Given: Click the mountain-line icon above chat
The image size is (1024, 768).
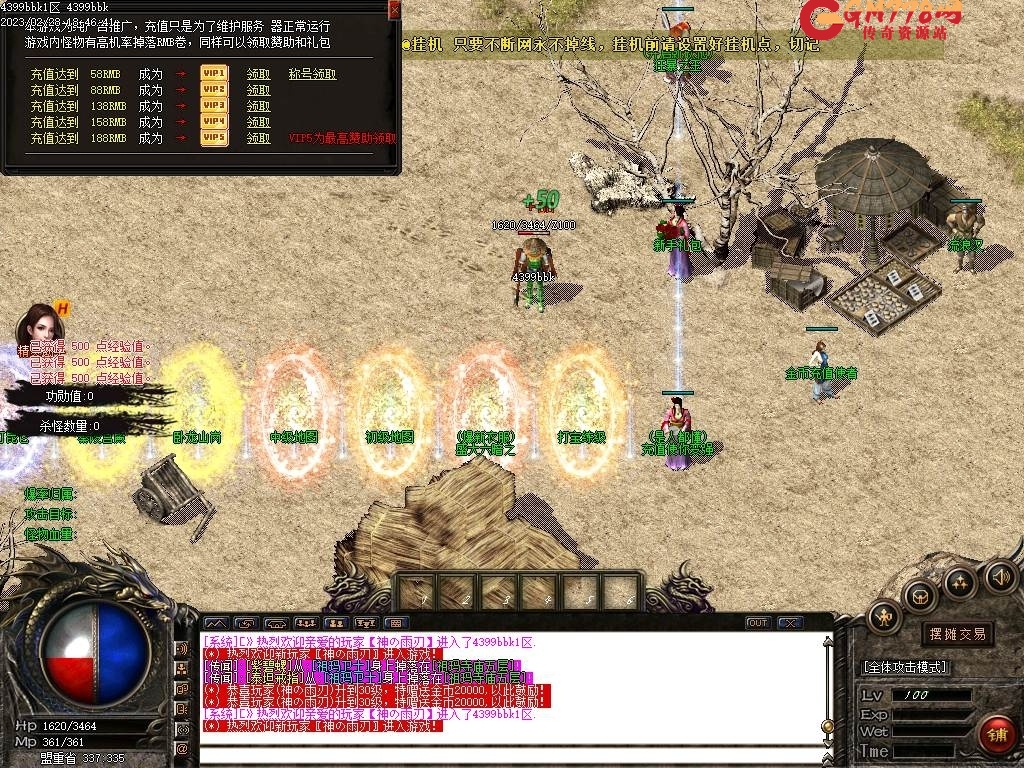Looking at the screenshot, I should tap(216, 623).
